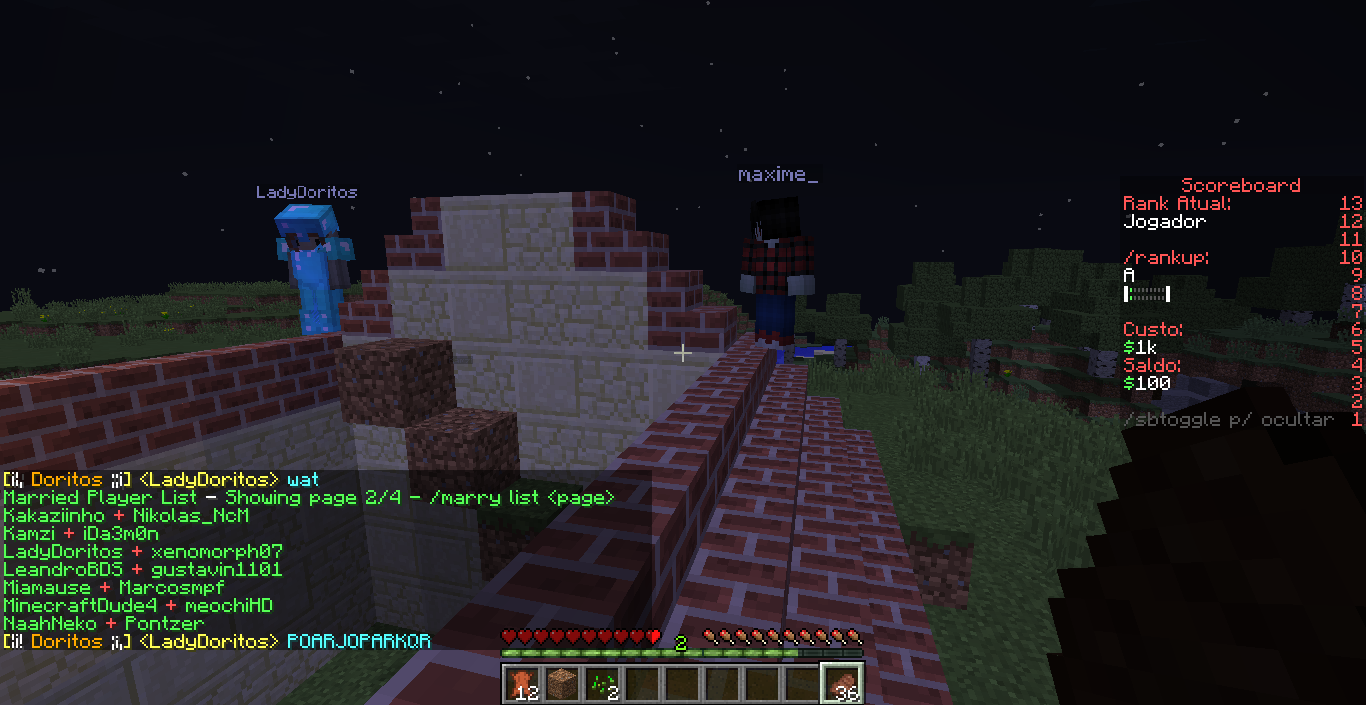Select the hotbar slot holding 36 meat
The width and height of the screenshot is (1366, 705).
click(x=841, y=683)
